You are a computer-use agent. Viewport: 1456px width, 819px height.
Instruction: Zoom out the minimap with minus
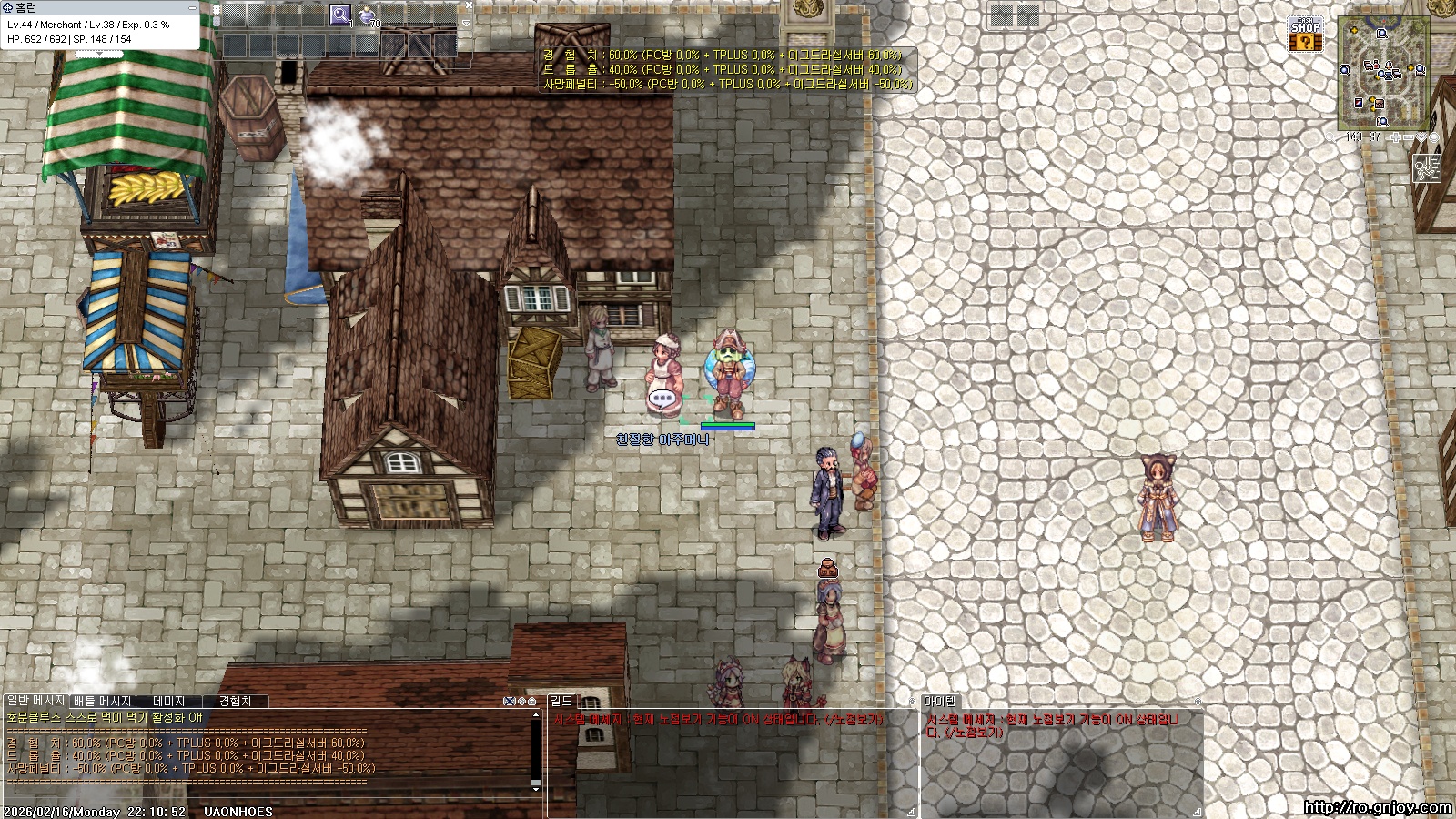[x=1409, y=137]
